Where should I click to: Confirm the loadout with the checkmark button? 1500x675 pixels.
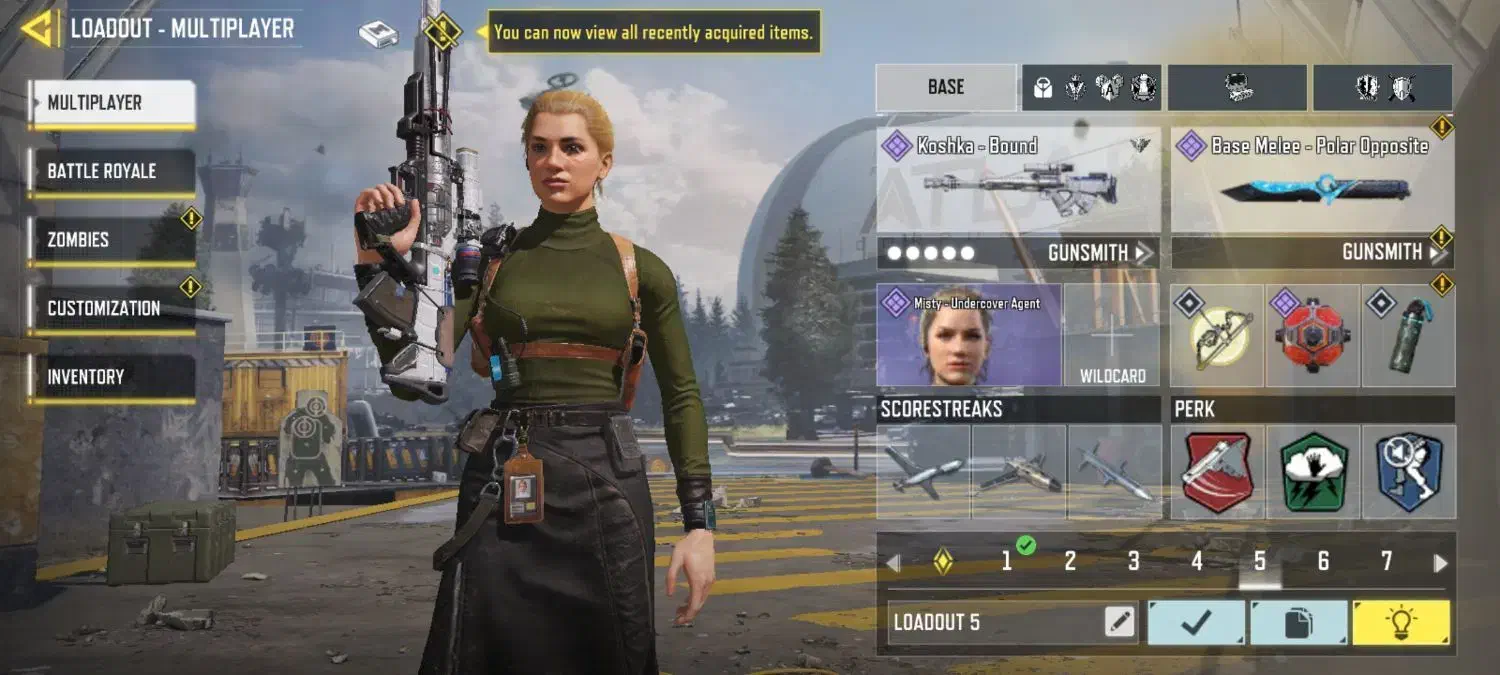1196,623
